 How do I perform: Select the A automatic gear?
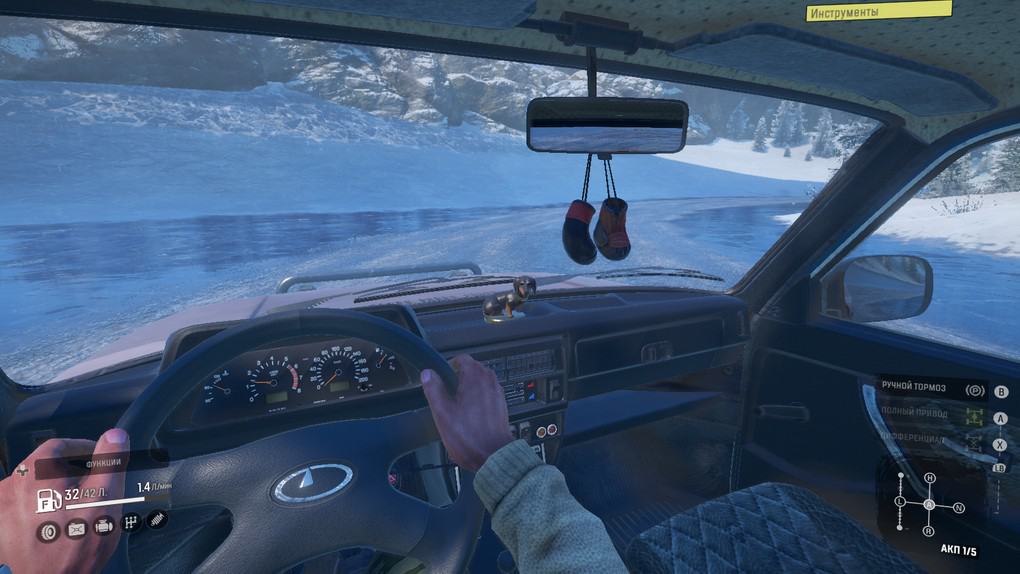[929, 504]
